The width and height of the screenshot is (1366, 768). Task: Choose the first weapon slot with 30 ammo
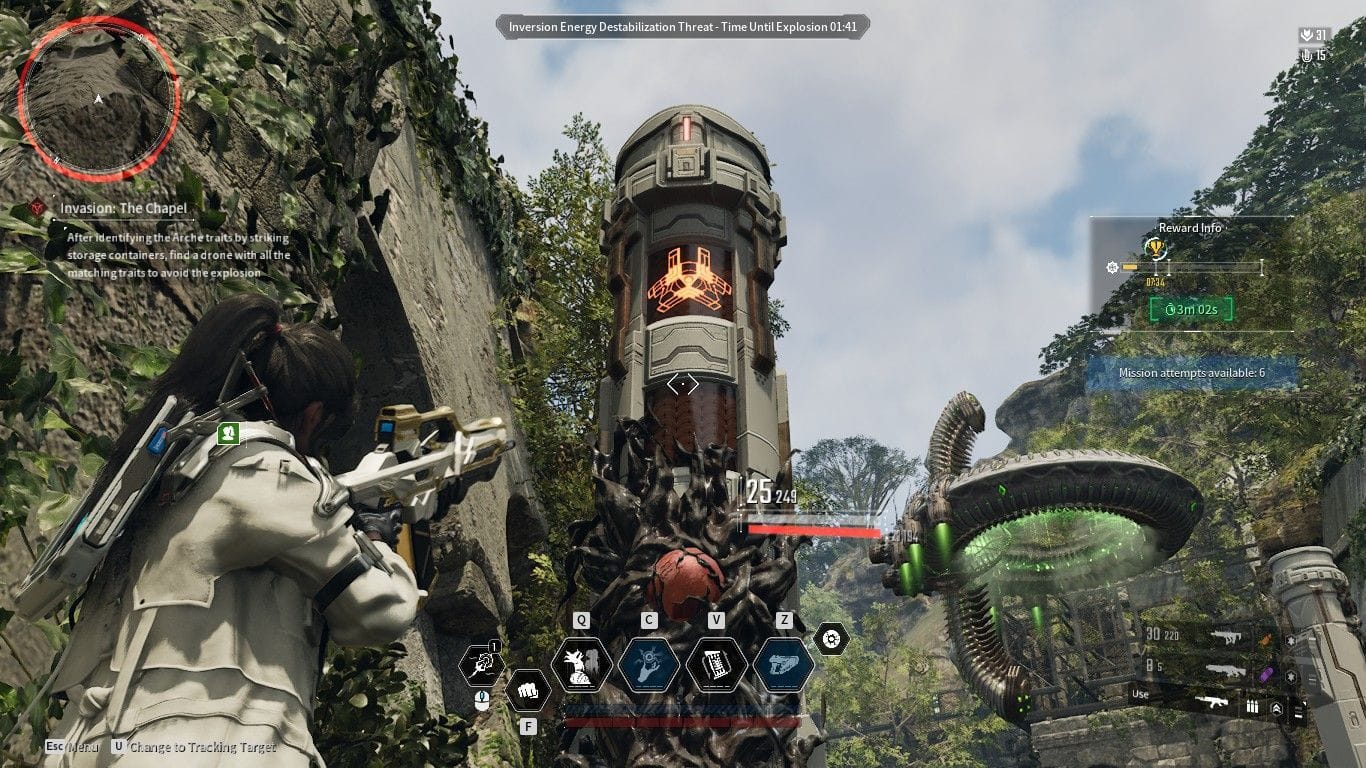tap(1225, 636)
